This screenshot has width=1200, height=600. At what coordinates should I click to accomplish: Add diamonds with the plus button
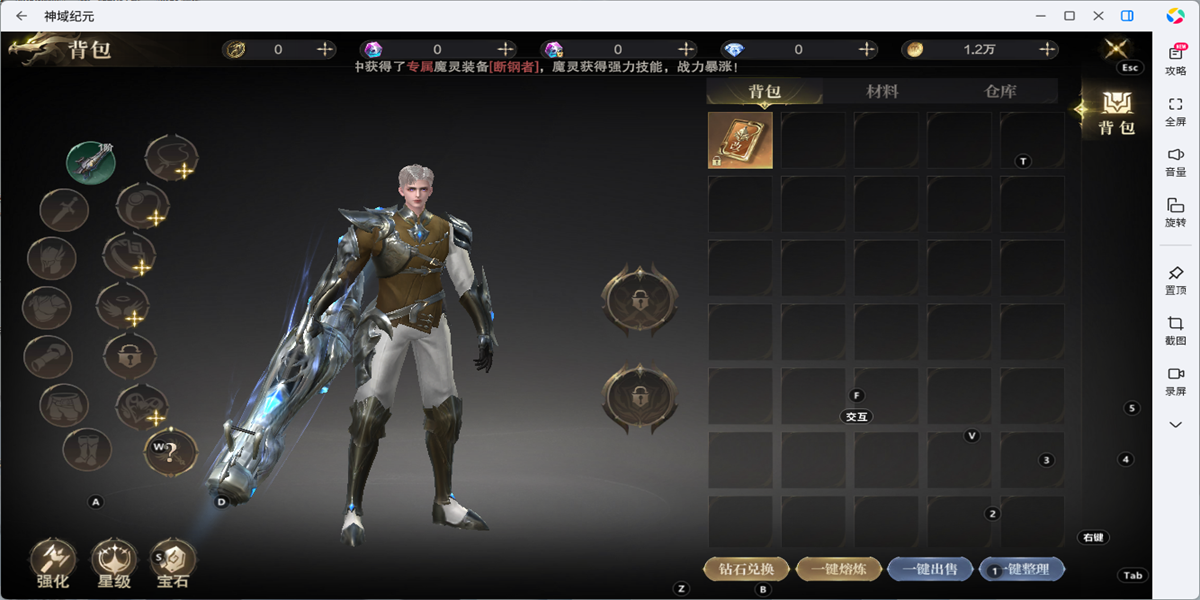[x=867, y=49]
